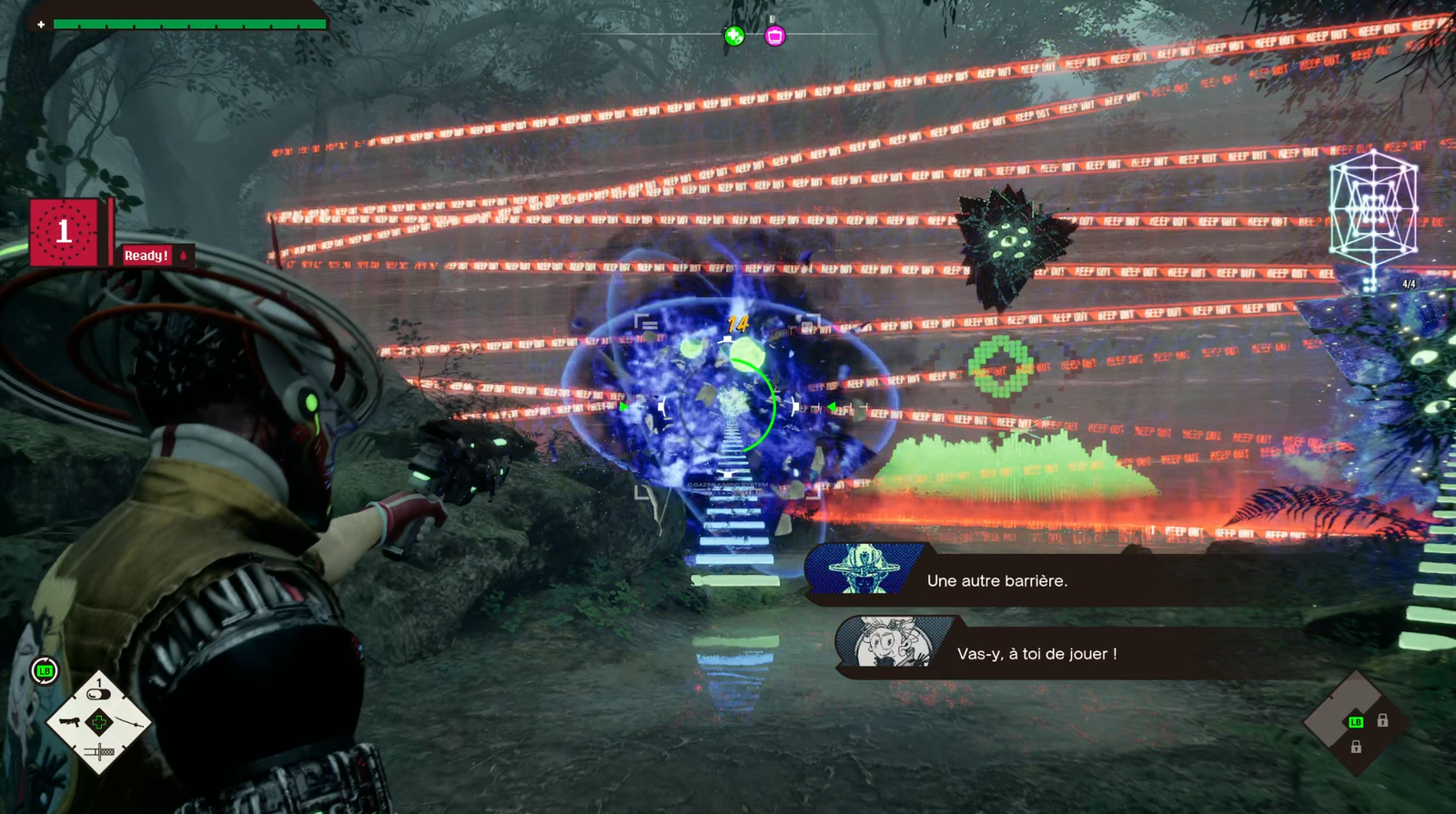Viewport: 1456px width, 814px height.
Task: Equip the short blade in weapon wheel
Action: click(x=99, y=751)
